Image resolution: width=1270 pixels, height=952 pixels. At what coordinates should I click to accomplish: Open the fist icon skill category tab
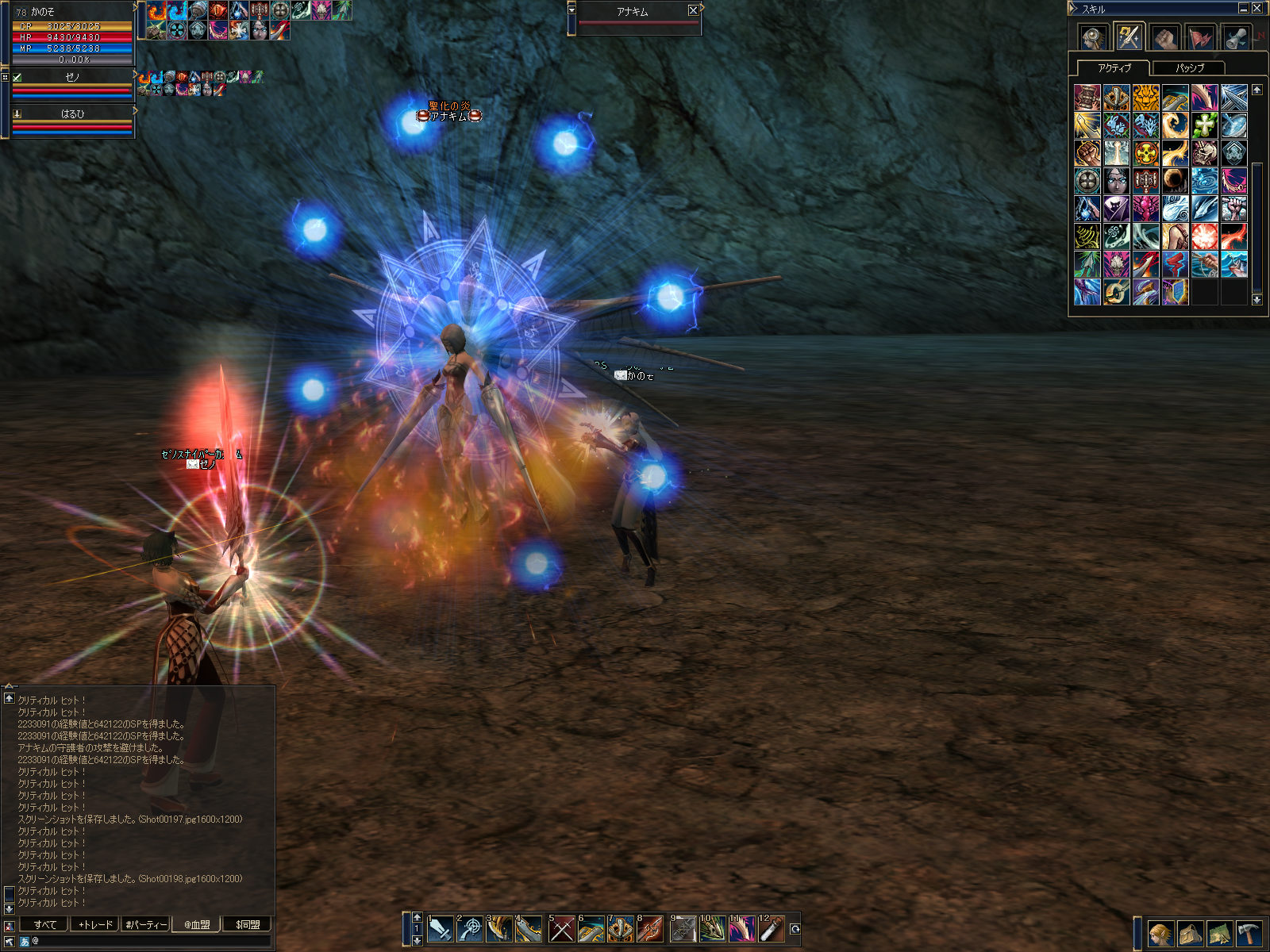[1164, 37]
